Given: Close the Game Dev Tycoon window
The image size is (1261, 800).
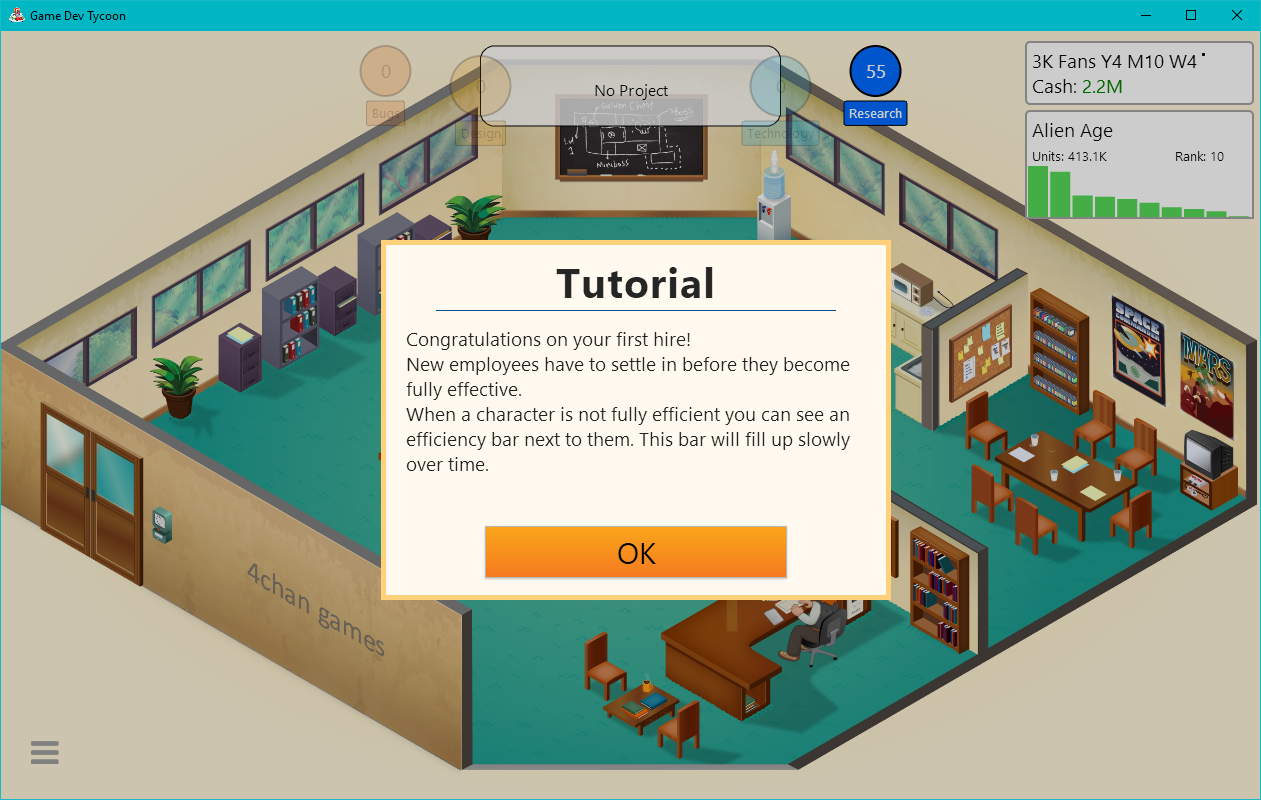Looking at the screenshot, I should [x=1237, y=15].
